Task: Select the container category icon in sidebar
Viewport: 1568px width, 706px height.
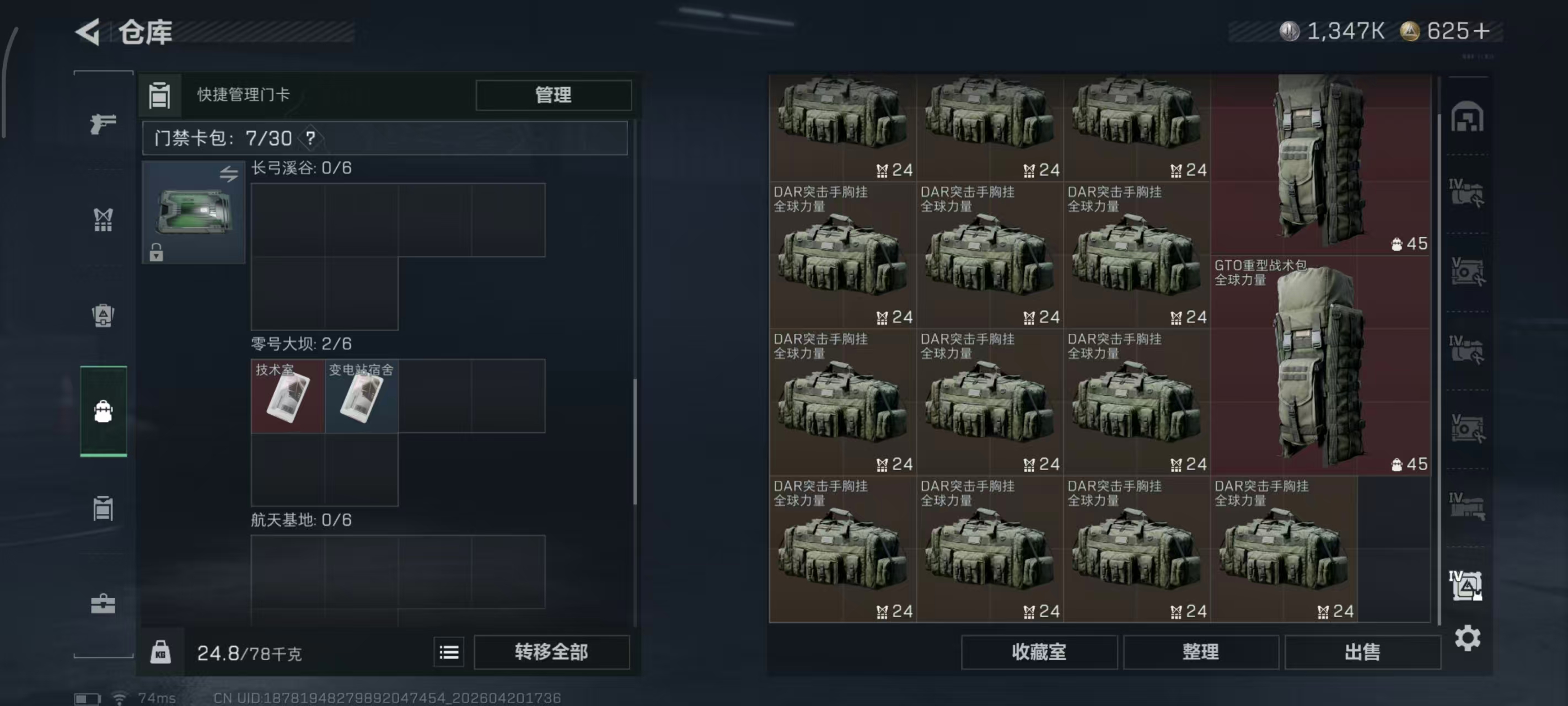Action: [104, 507]
